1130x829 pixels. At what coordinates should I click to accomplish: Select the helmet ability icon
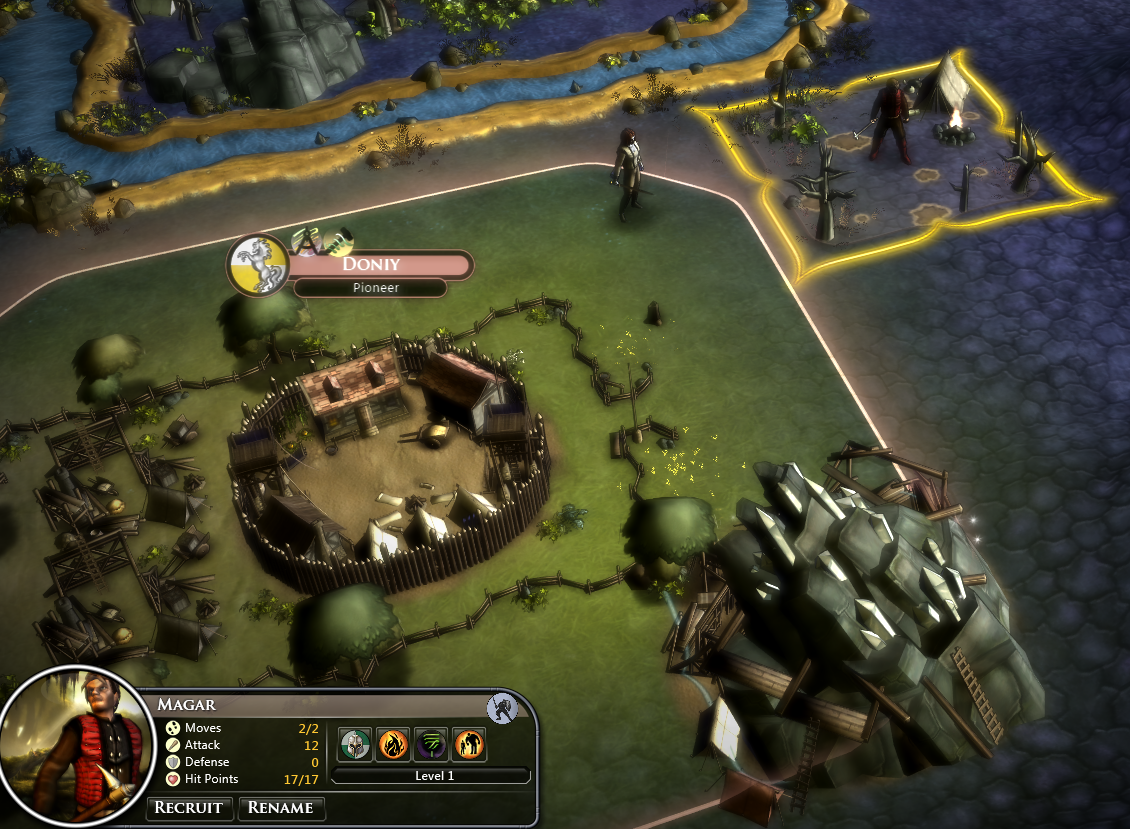[x=354, y=744]
